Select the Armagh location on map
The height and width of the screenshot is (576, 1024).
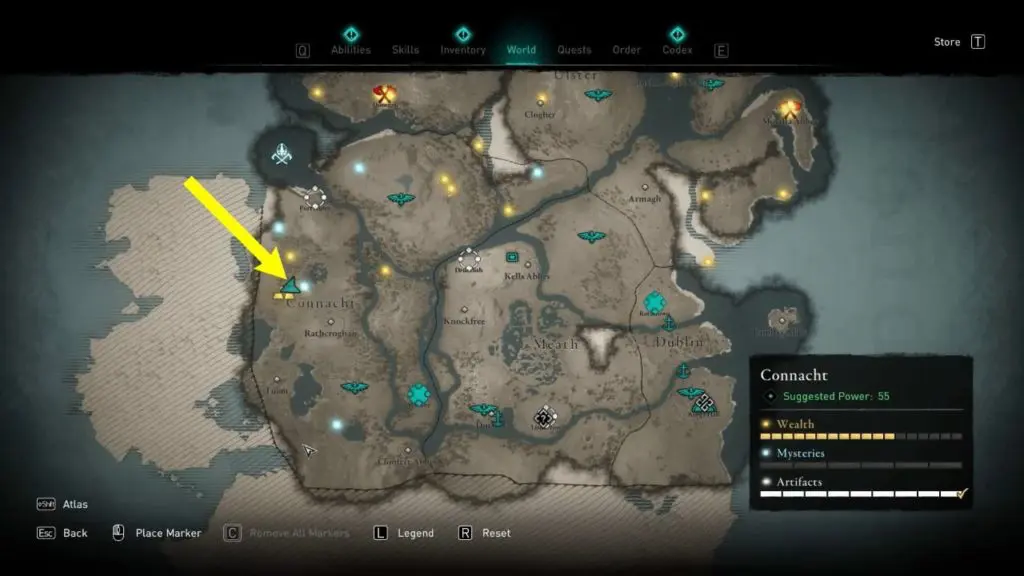(645, 187)
